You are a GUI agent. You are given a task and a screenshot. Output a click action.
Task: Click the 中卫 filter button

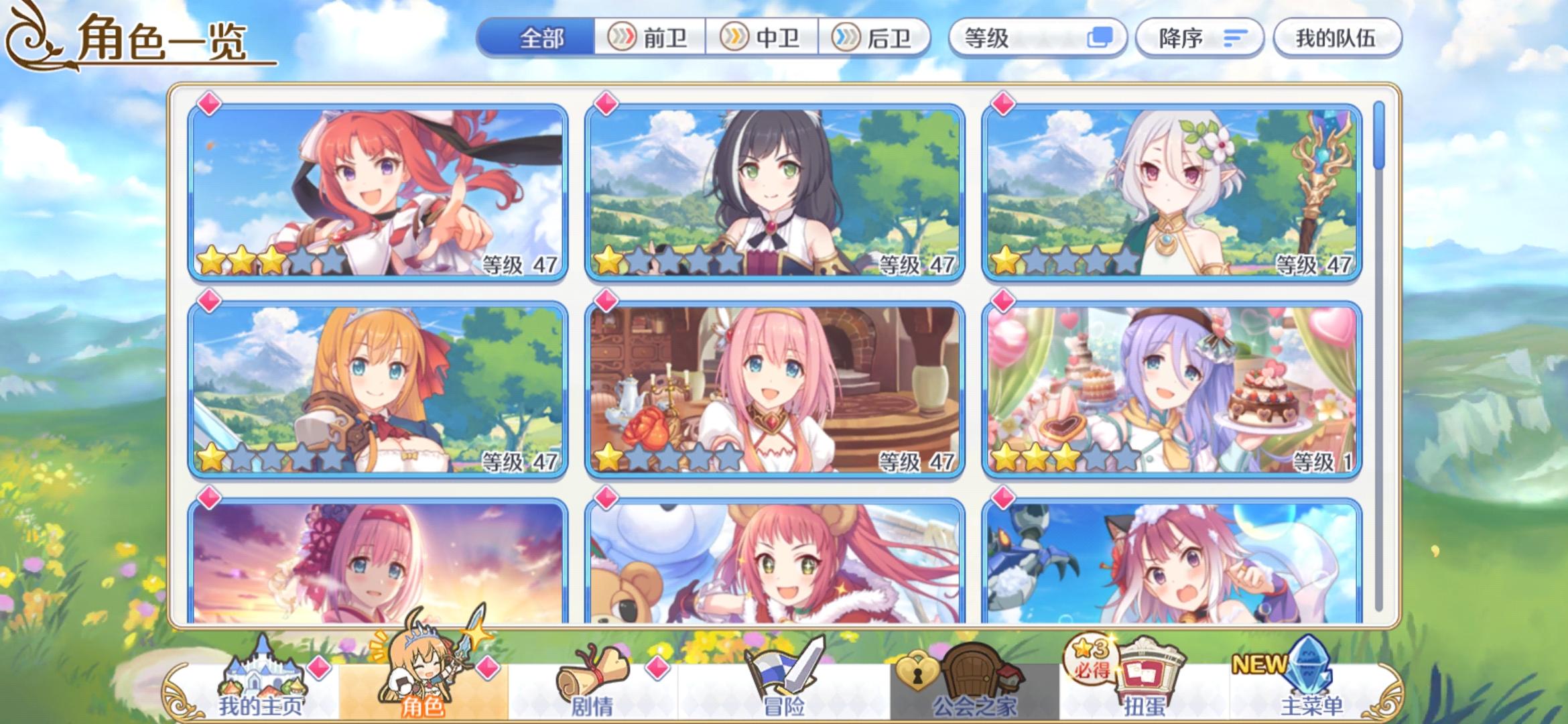point(764,38)
